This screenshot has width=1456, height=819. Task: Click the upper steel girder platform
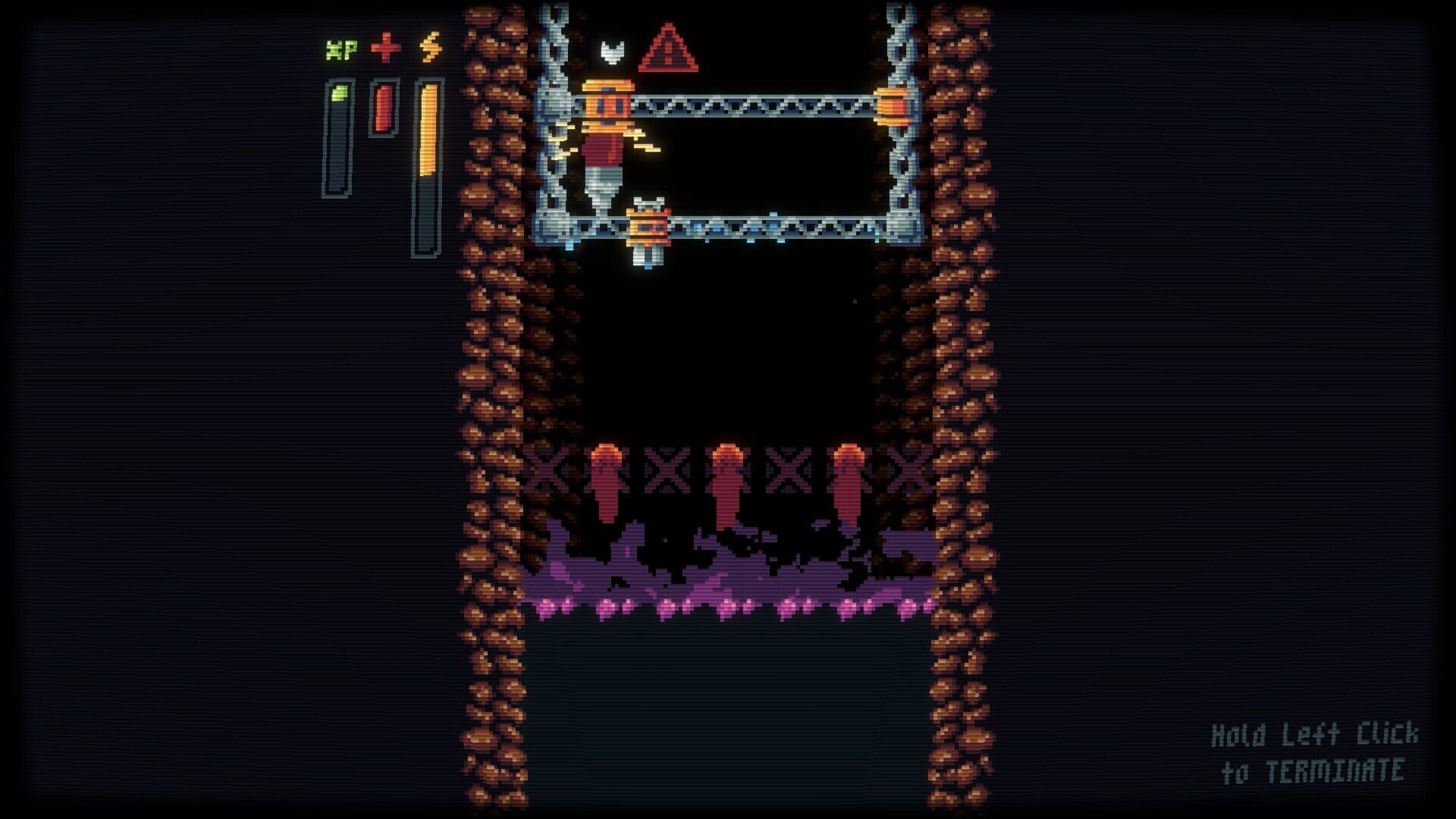pos(758,106)
